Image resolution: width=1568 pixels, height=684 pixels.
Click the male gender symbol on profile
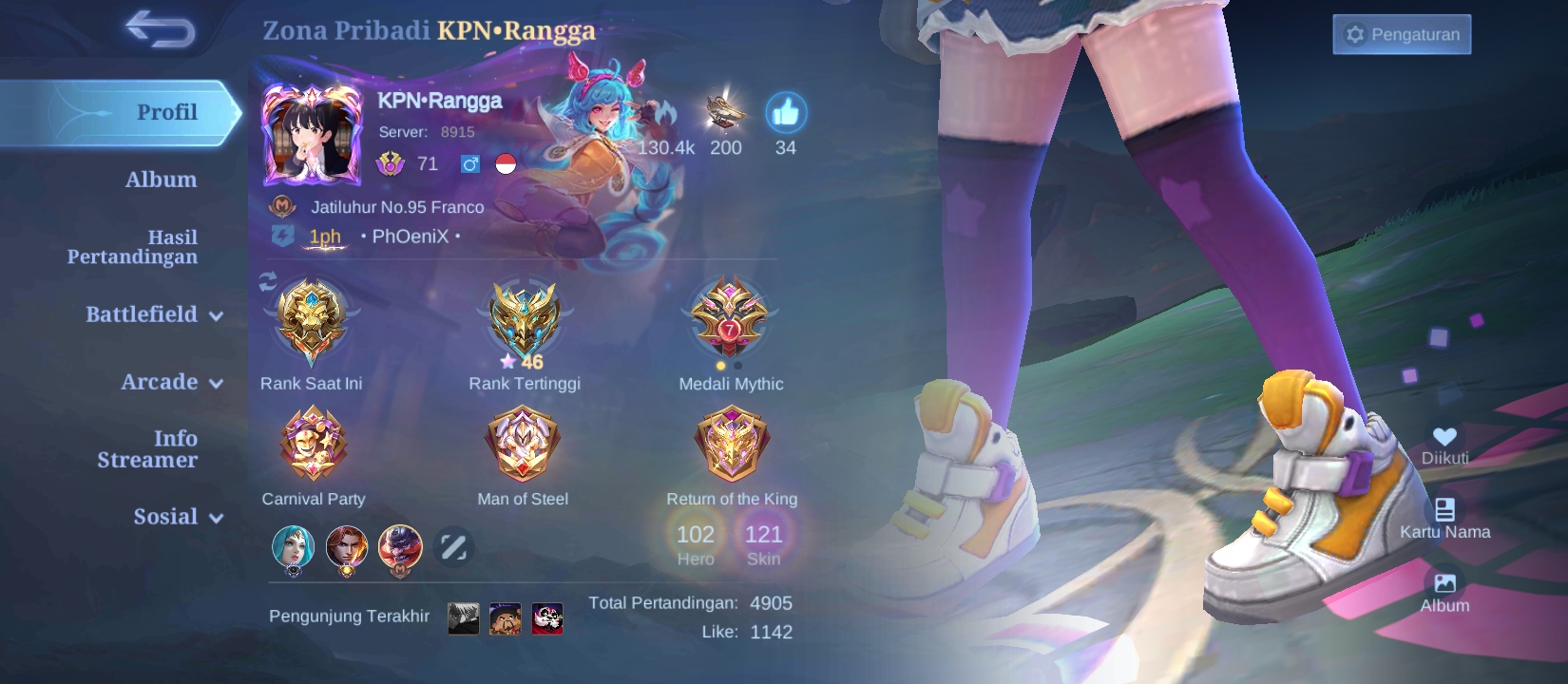click(472, 162)
